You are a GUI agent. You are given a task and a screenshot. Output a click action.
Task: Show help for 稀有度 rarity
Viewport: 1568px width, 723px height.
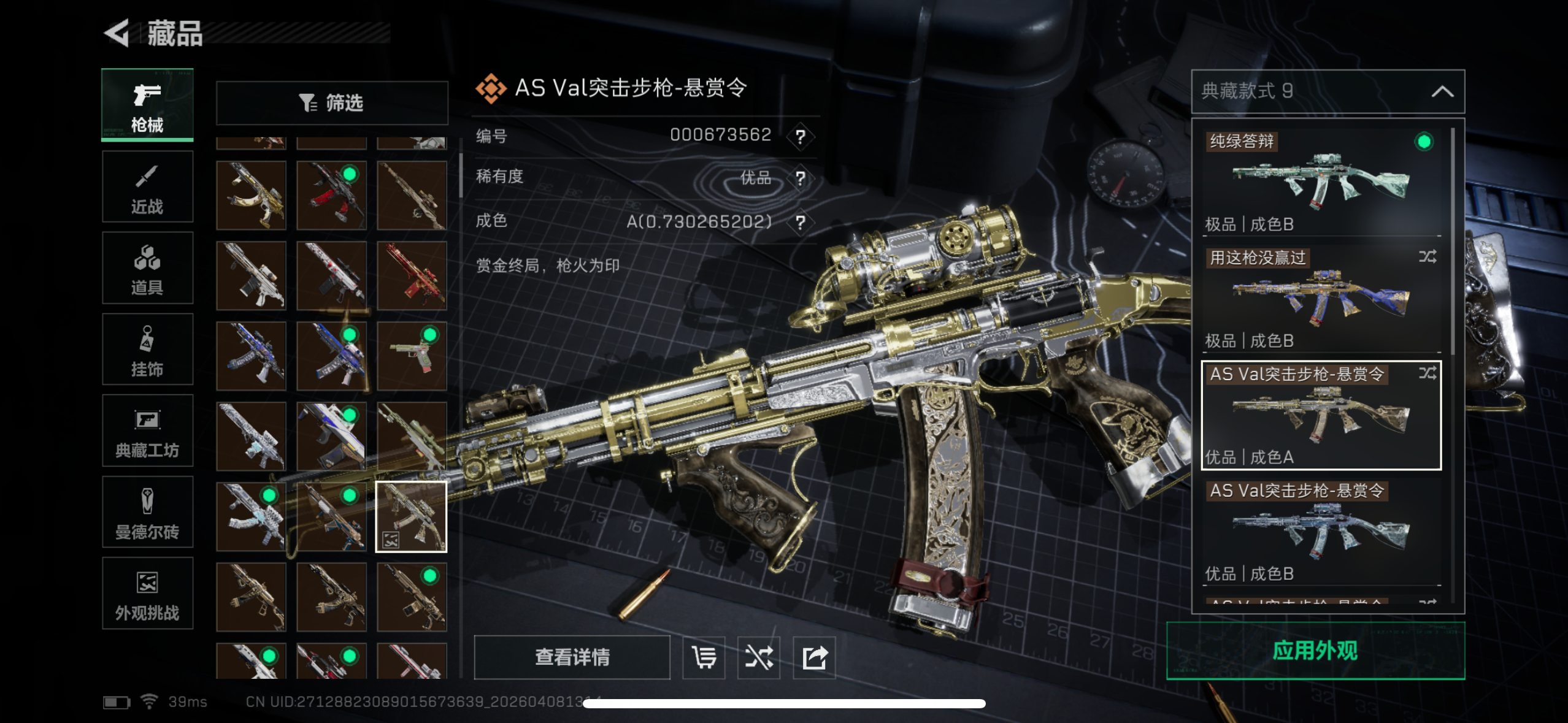[x=800, y=178]
